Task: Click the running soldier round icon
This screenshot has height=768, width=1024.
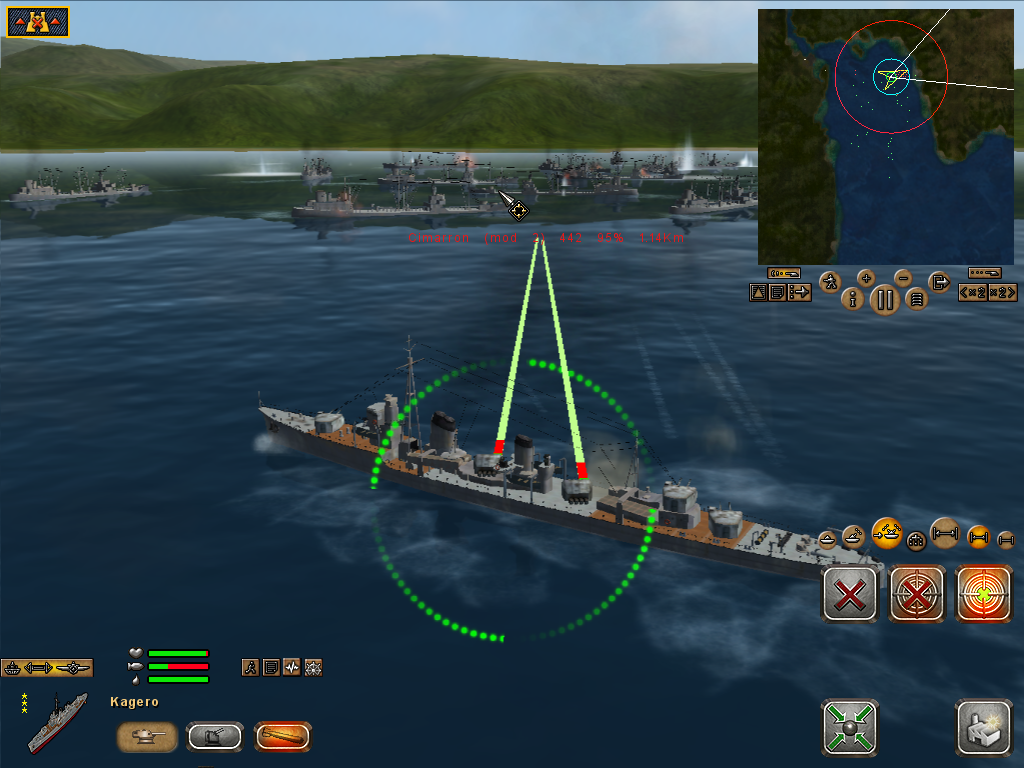Action: click(829, 282)
